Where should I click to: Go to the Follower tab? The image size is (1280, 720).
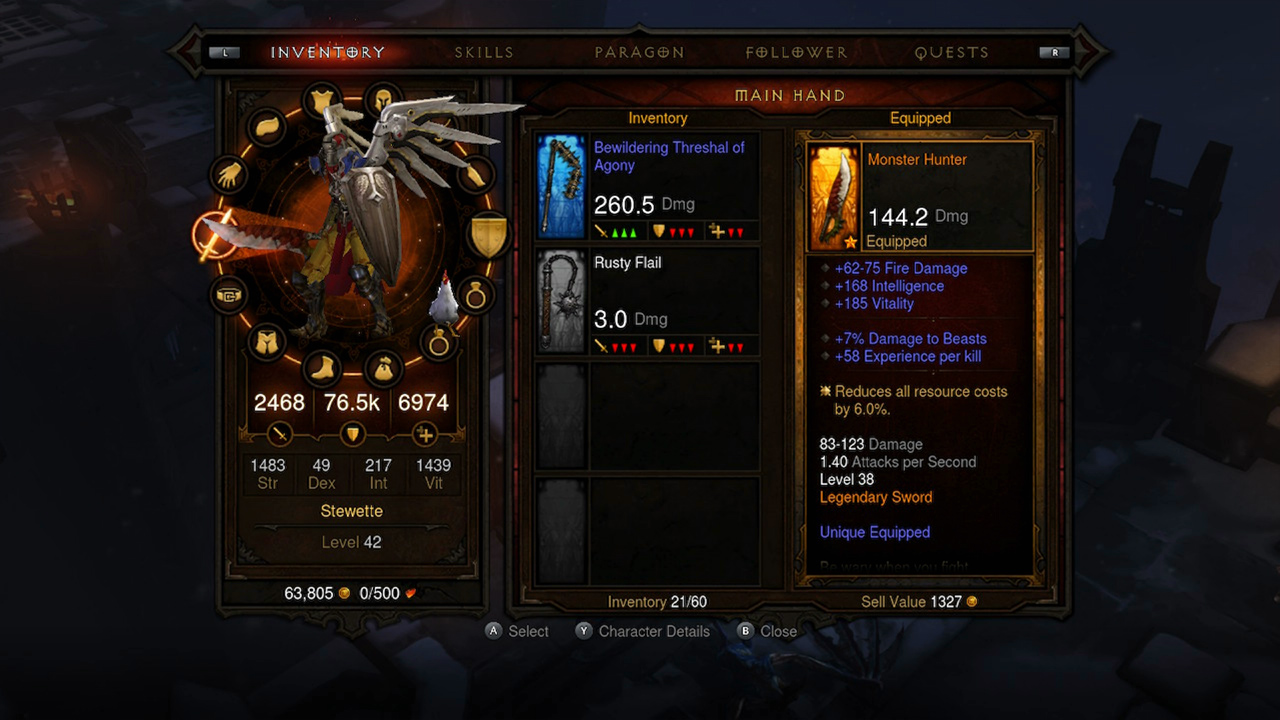pos(796,52)
